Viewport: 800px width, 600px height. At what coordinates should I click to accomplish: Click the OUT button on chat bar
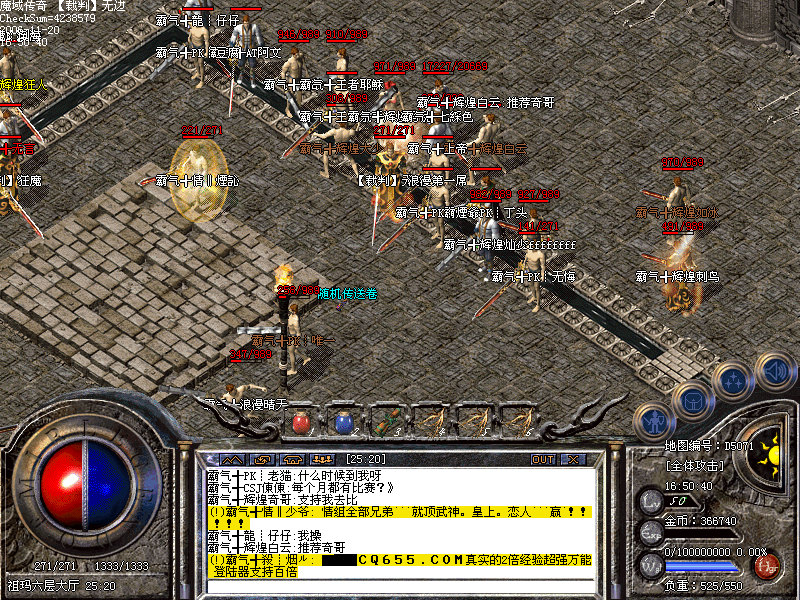click(543, 459)
